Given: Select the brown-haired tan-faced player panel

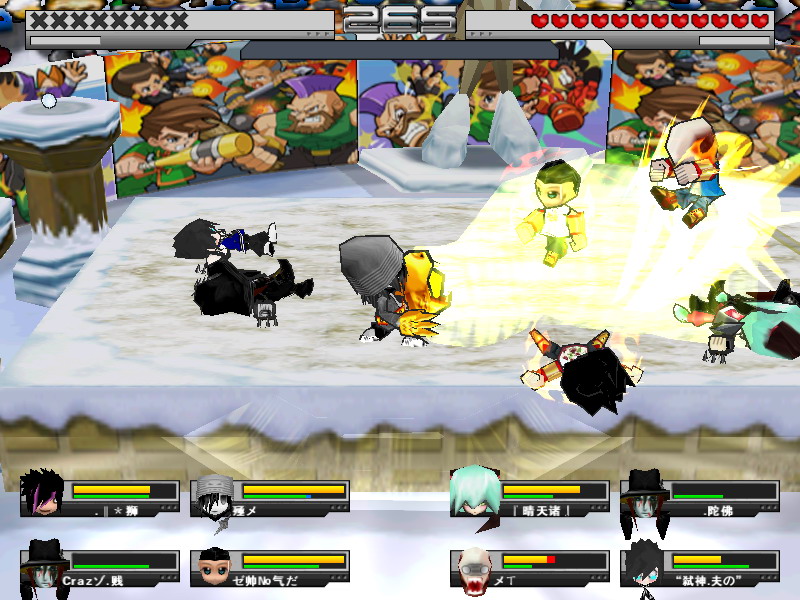Looking at the screenshot, I should point(270,567).
